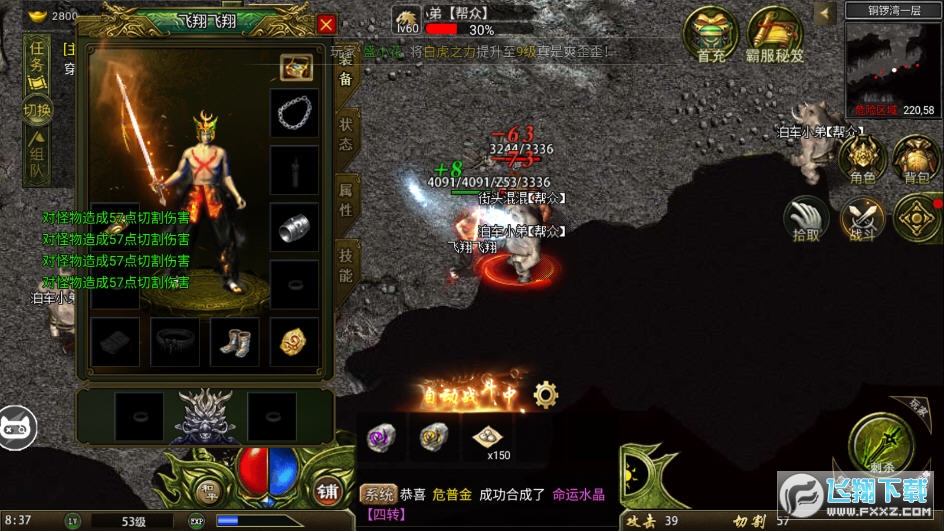Tap the 拾取 pickup hand button
944x531 pixels.
click(806, 219)
